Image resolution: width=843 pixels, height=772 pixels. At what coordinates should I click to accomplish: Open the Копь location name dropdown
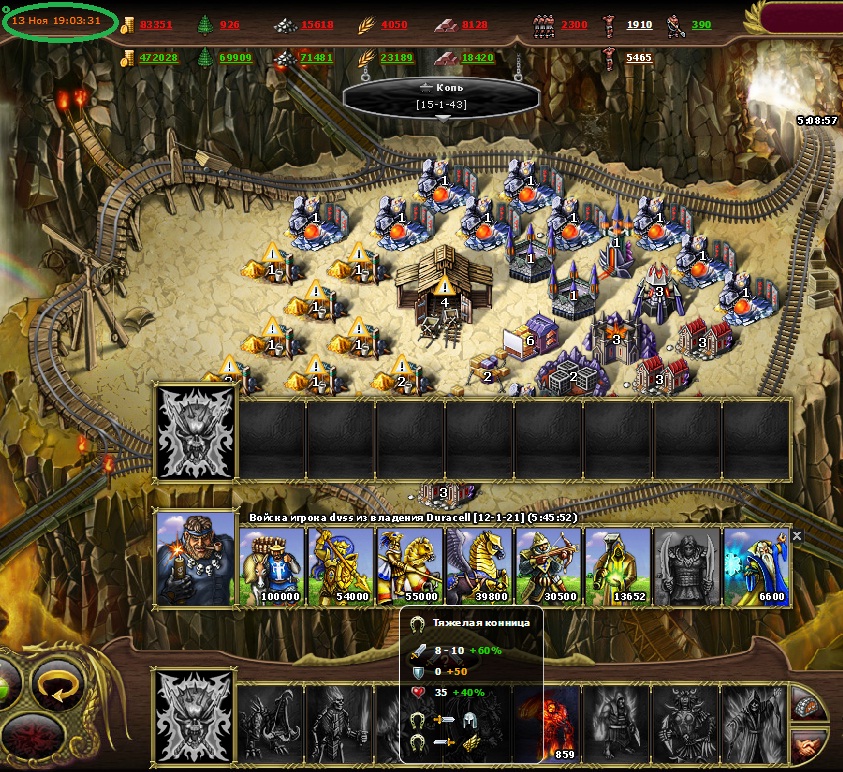pos(442,119)
